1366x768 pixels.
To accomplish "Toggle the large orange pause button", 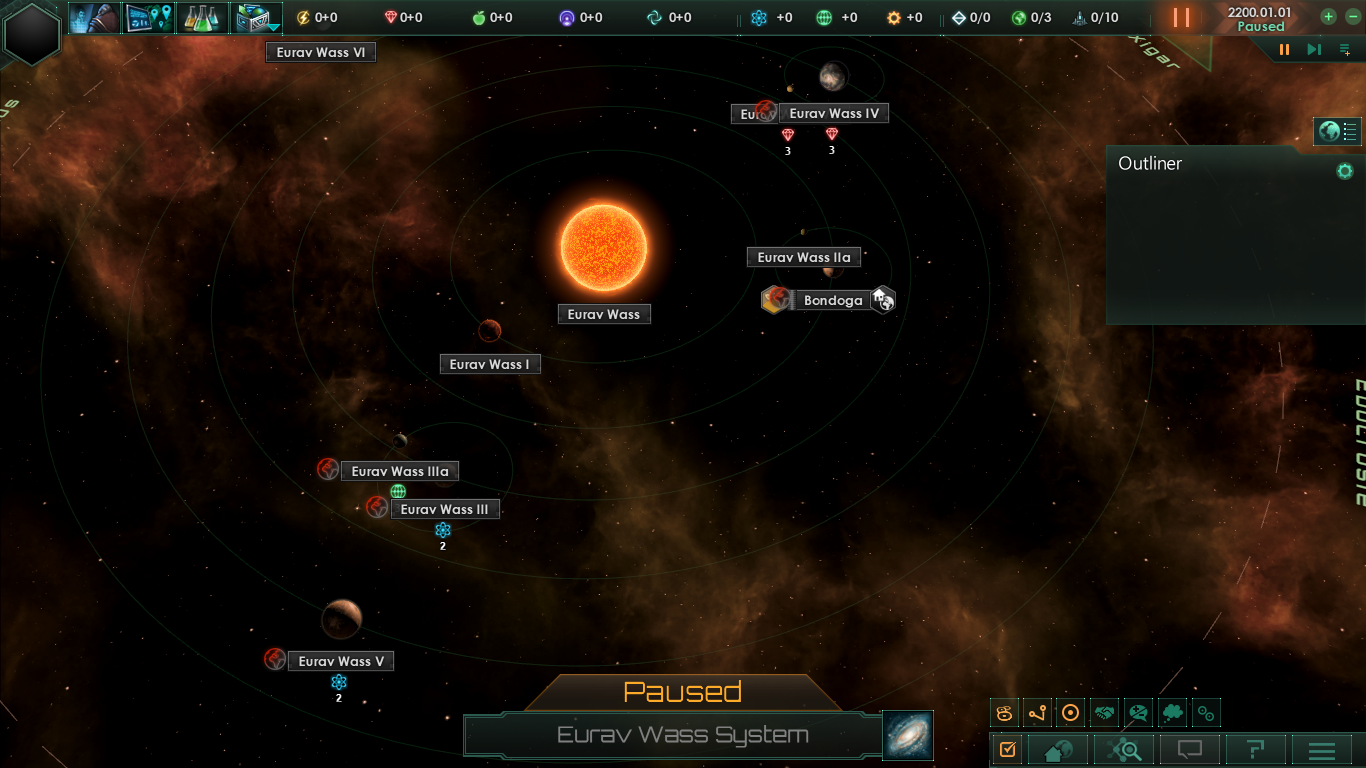I will (x=1181, y=17).
